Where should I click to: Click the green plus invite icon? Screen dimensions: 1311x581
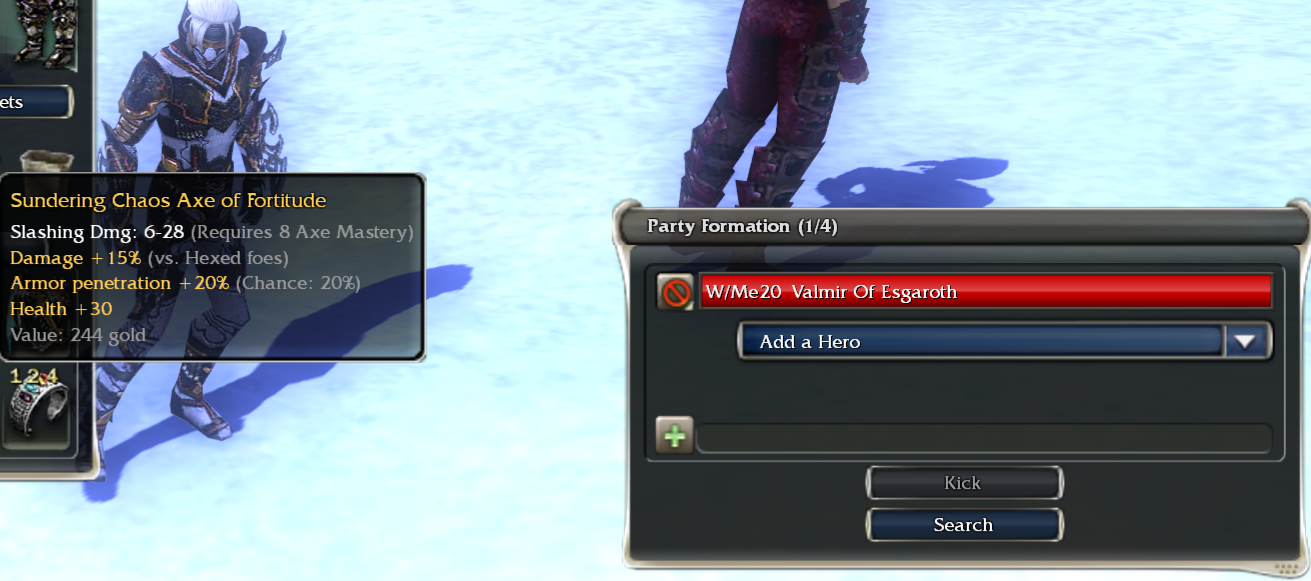tap(675, 437)
